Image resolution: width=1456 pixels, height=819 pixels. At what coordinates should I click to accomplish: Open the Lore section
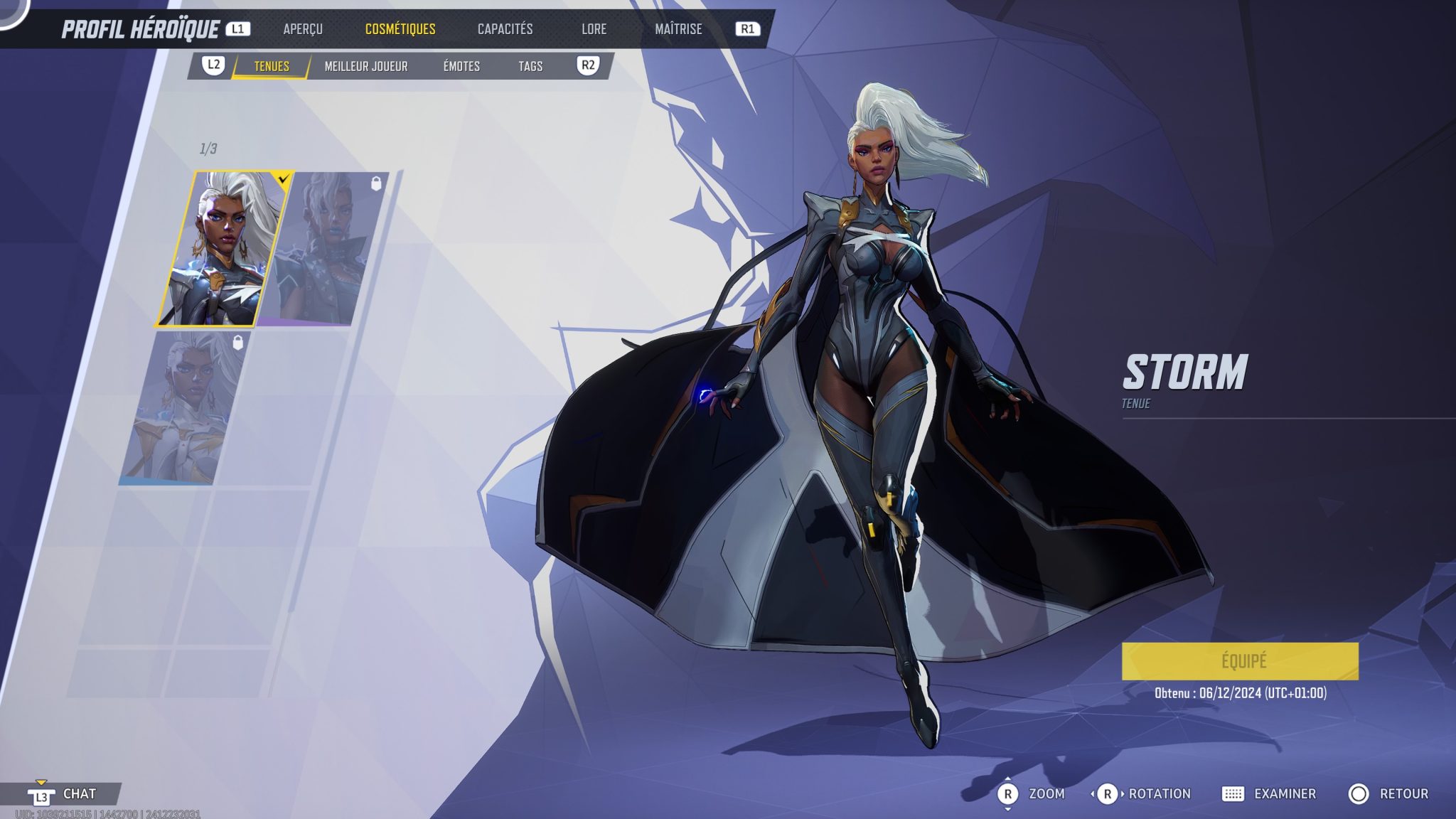click(x=594, y=29)
